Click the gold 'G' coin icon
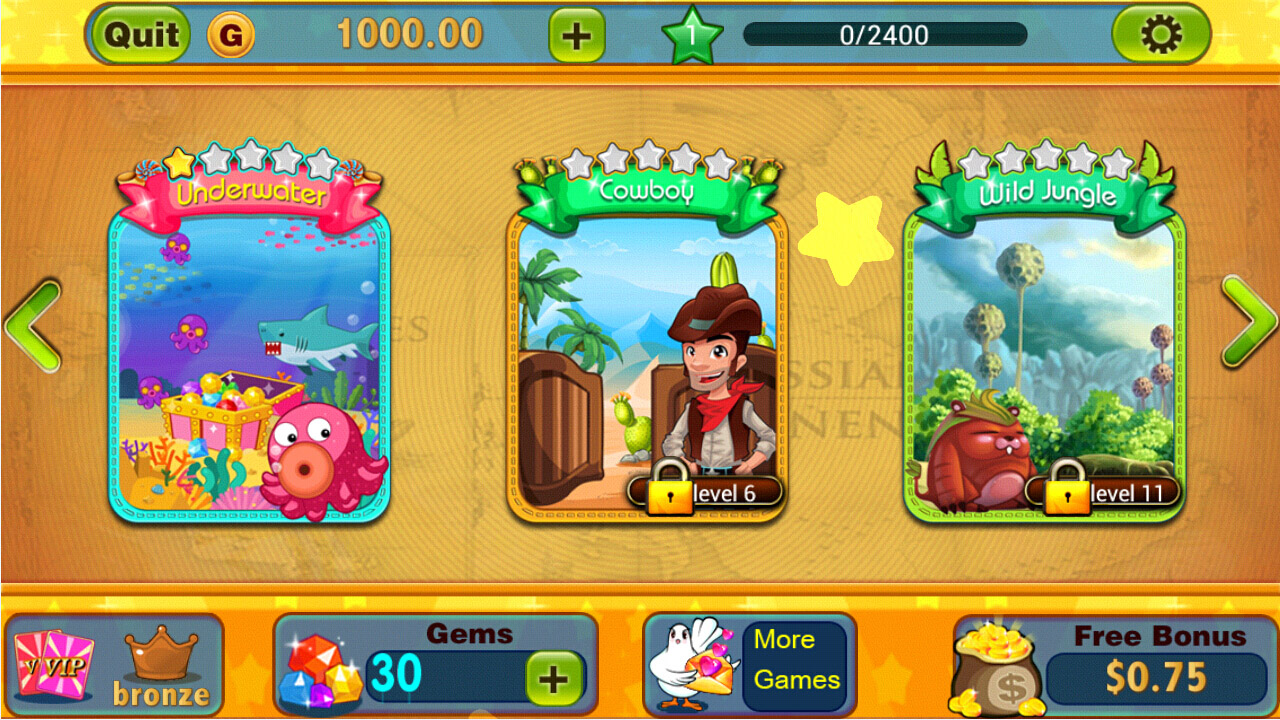The image size is (1280, 720). point(232,34)
